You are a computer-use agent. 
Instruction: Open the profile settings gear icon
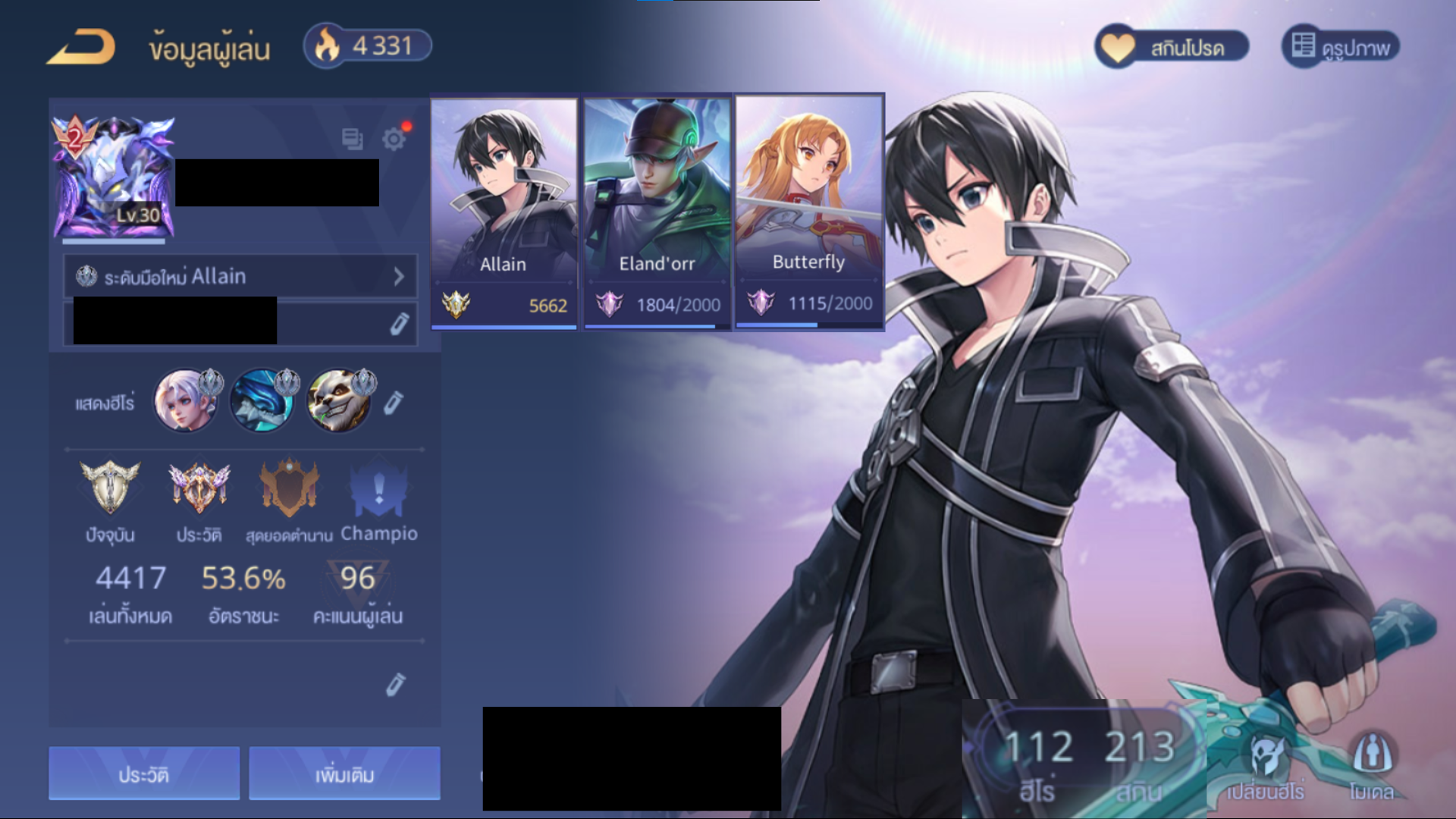pyautogui.click(x=394, y=139)
